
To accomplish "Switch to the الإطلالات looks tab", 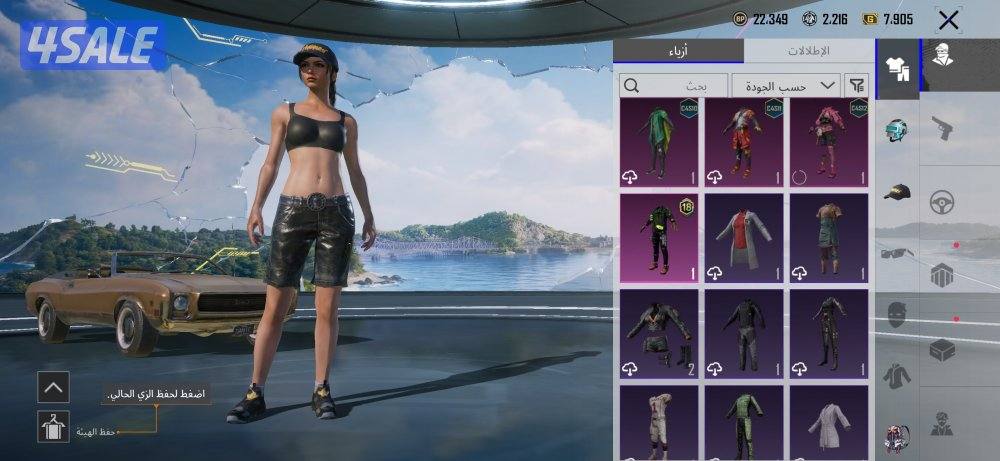I will pos(809,51).
